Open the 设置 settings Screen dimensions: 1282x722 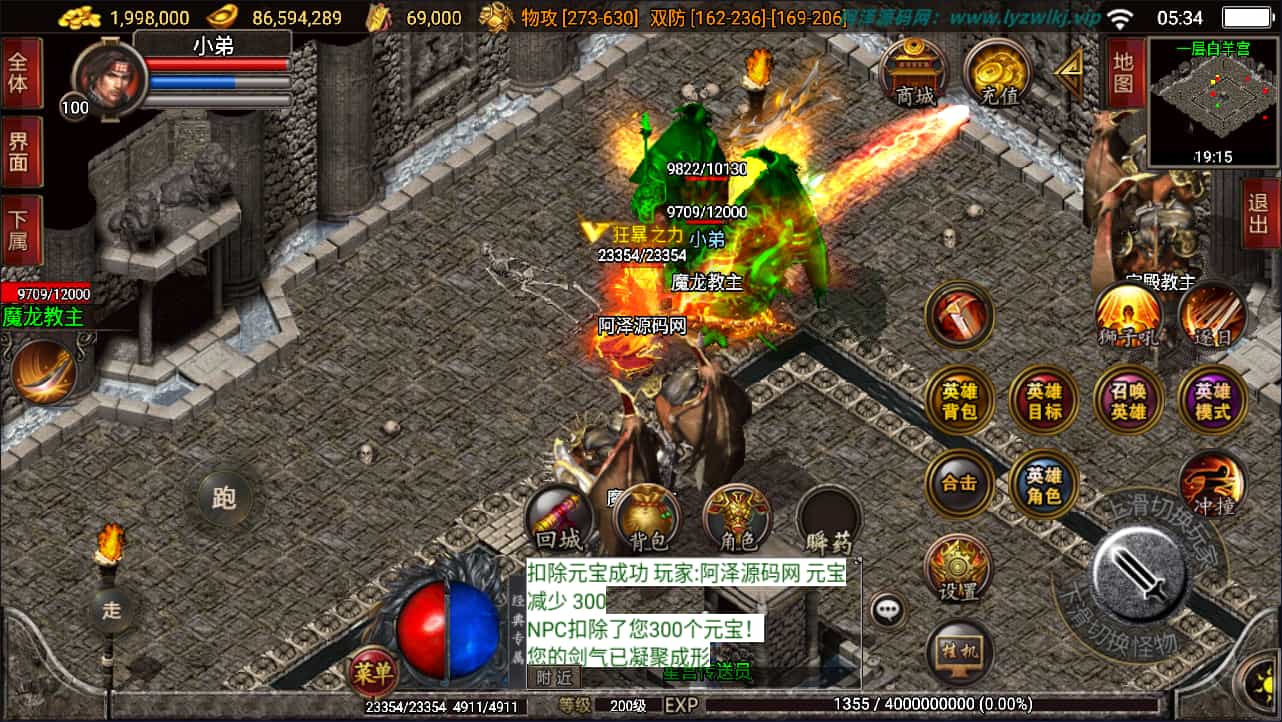(959, 566)
